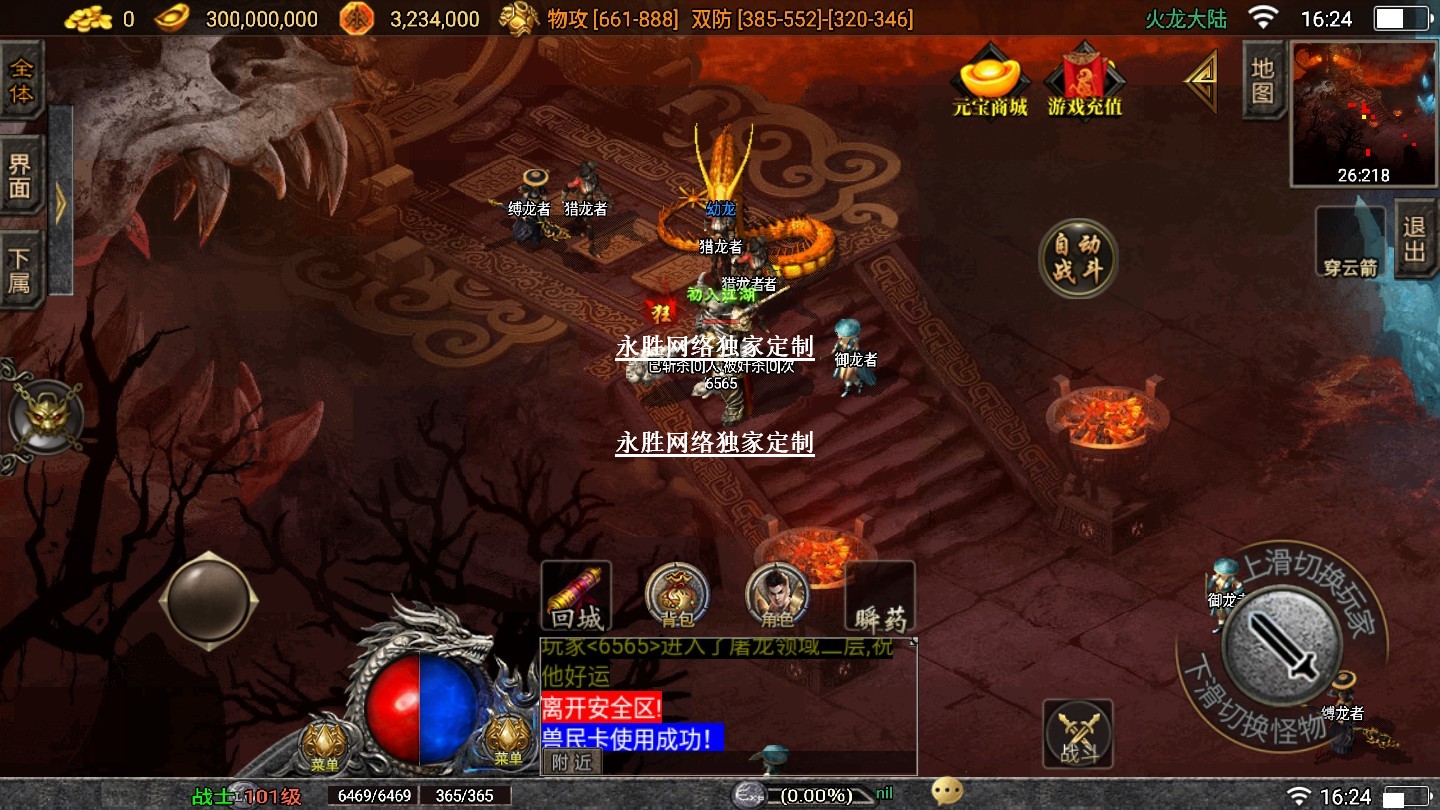Open the 角色 character sheet

pyautogui.click(x=777, y=595)
